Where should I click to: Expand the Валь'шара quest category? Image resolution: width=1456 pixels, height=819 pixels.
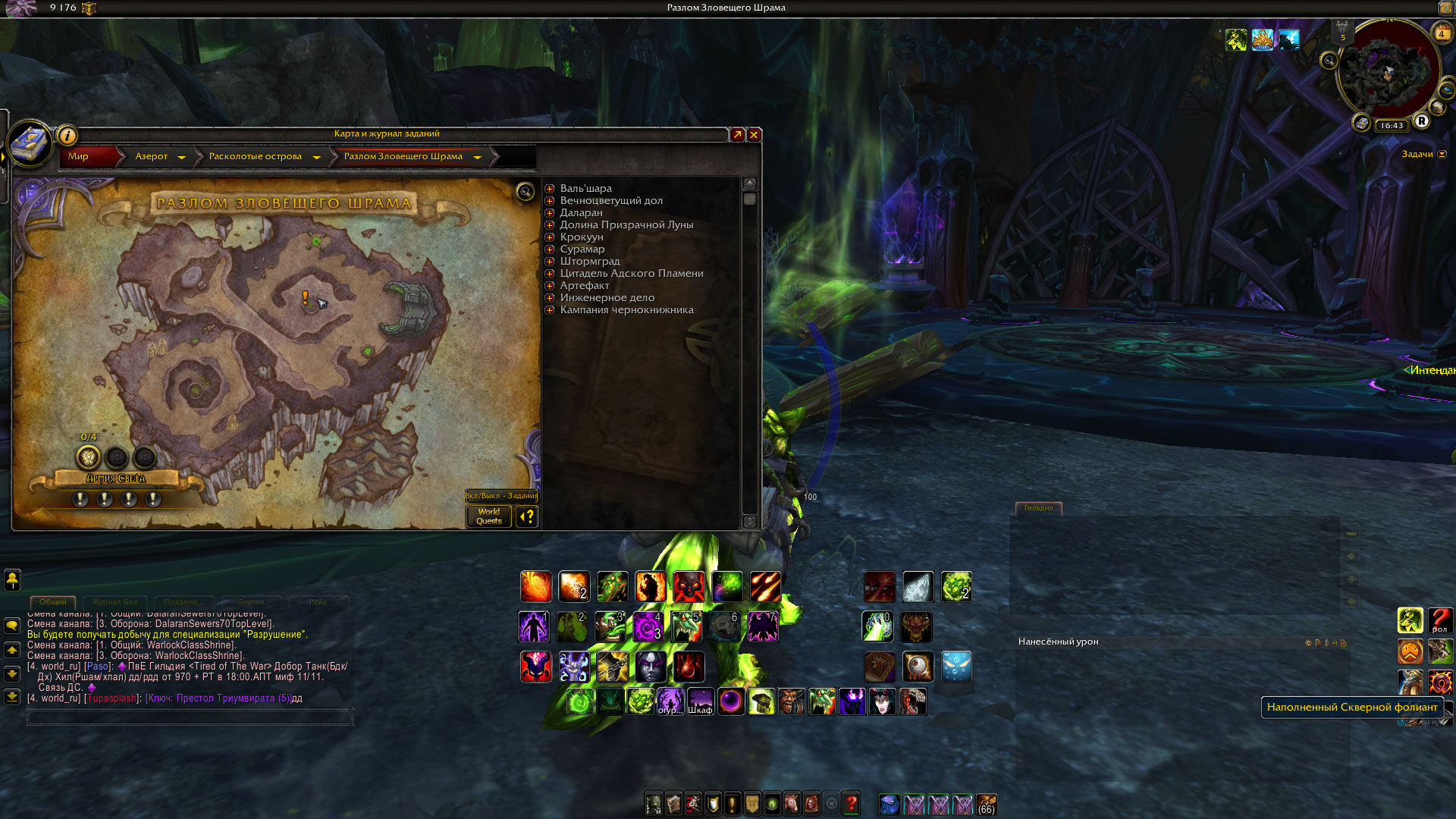550,189
